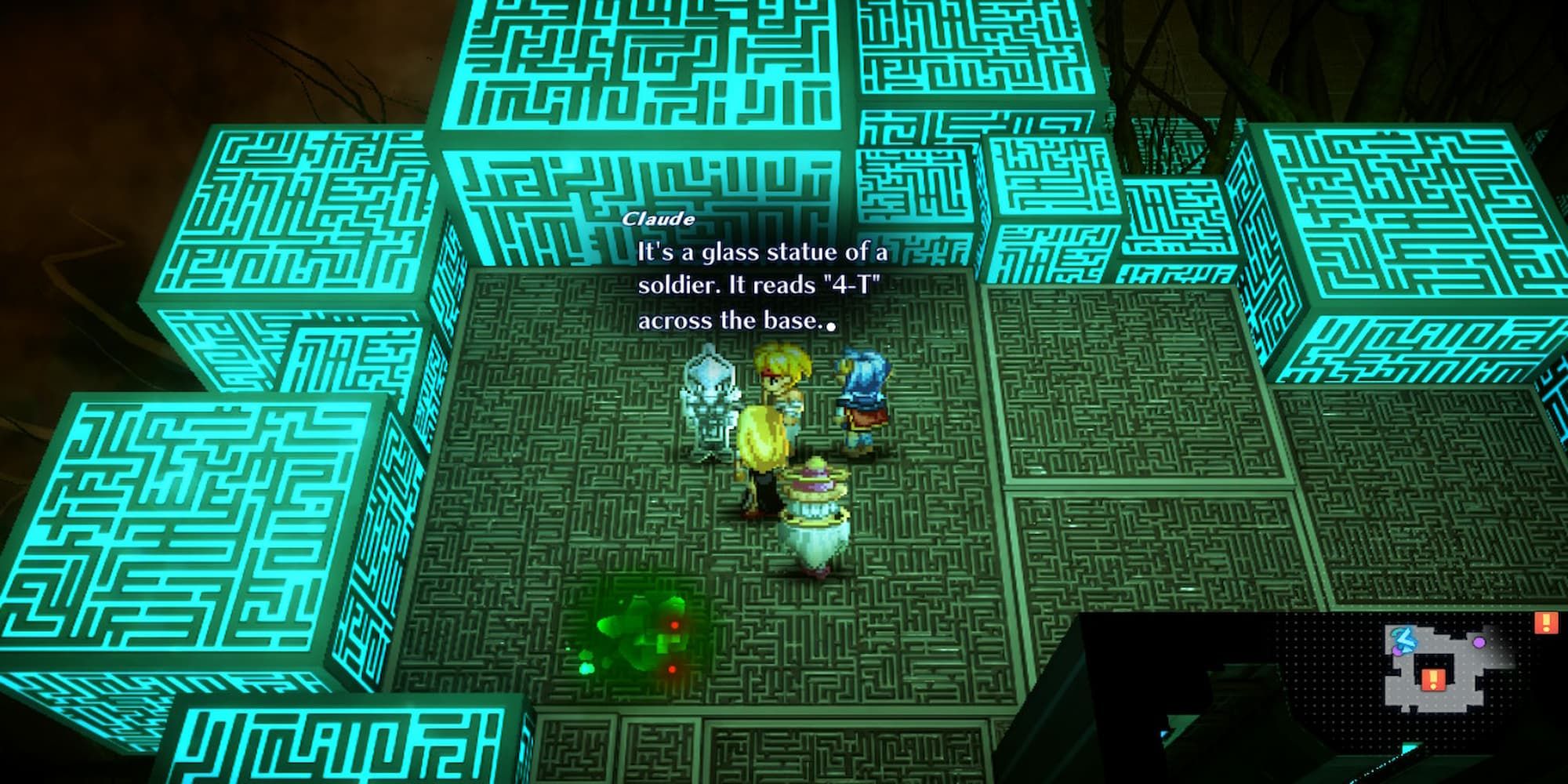
Task: Click the orange exclamation marker inside the minimap
Action: click(x=1433, y=679)
